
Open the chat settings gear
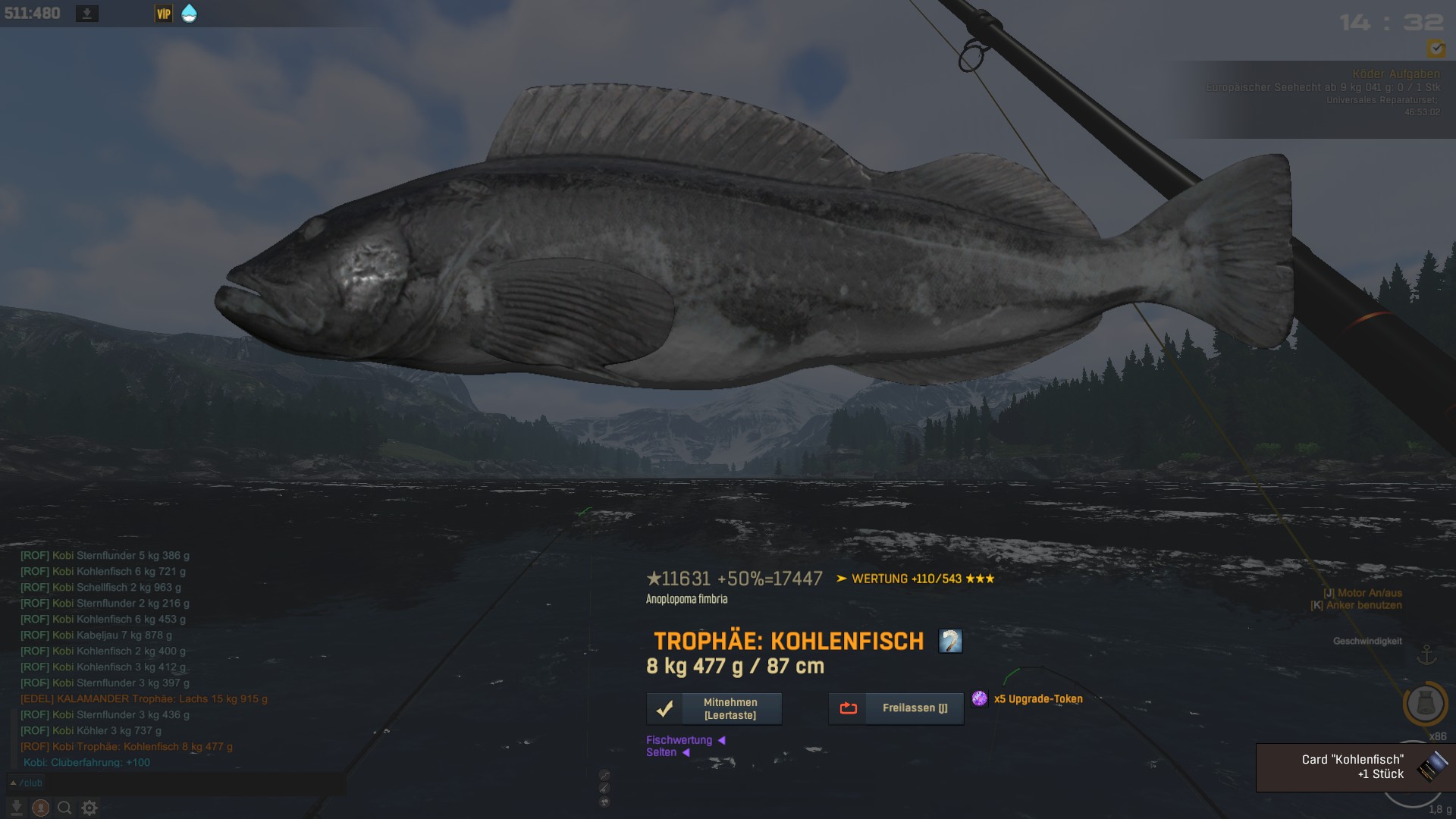89,808
